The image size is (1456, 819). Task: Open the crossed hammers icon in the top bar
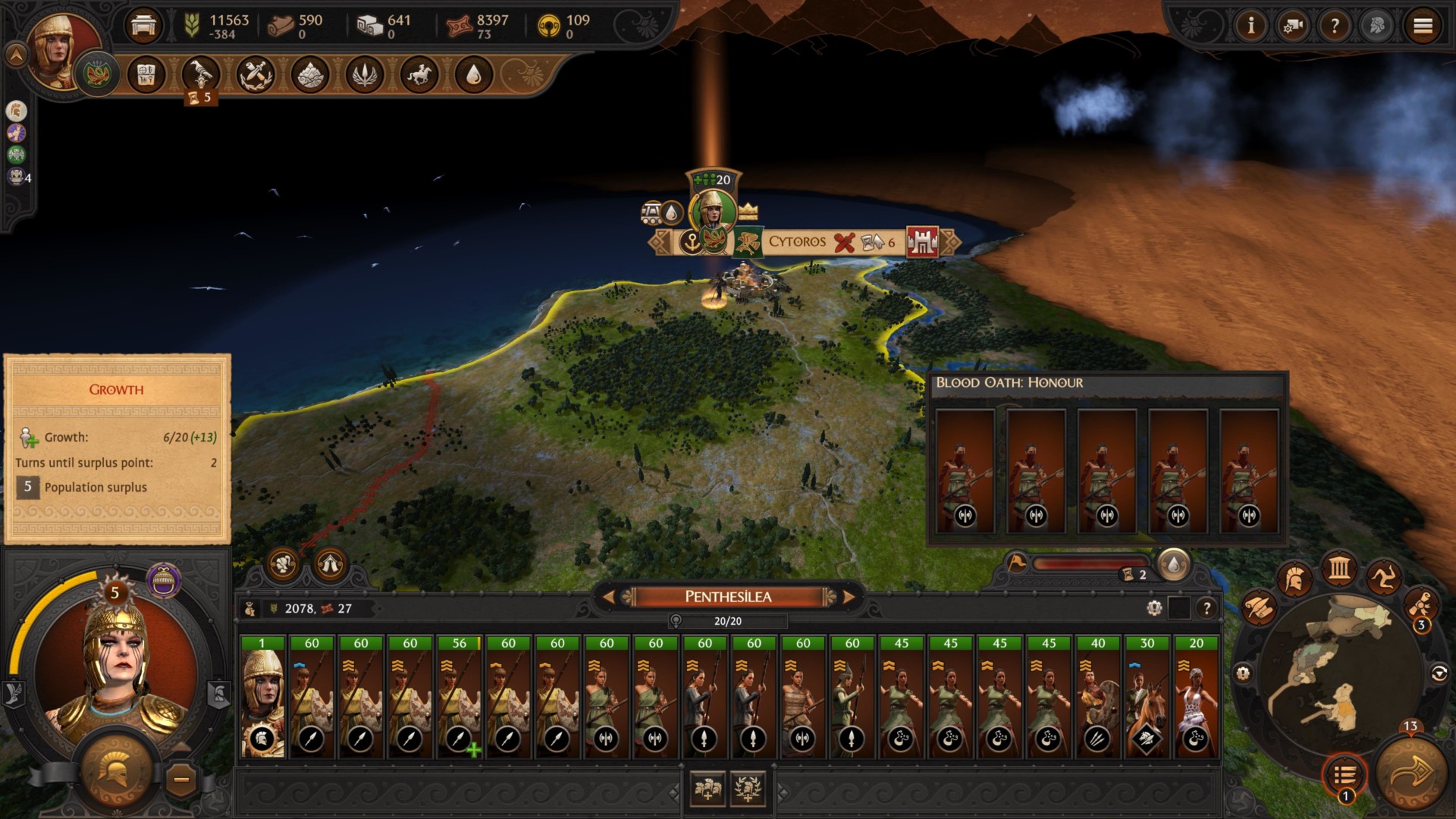(256, 75)
